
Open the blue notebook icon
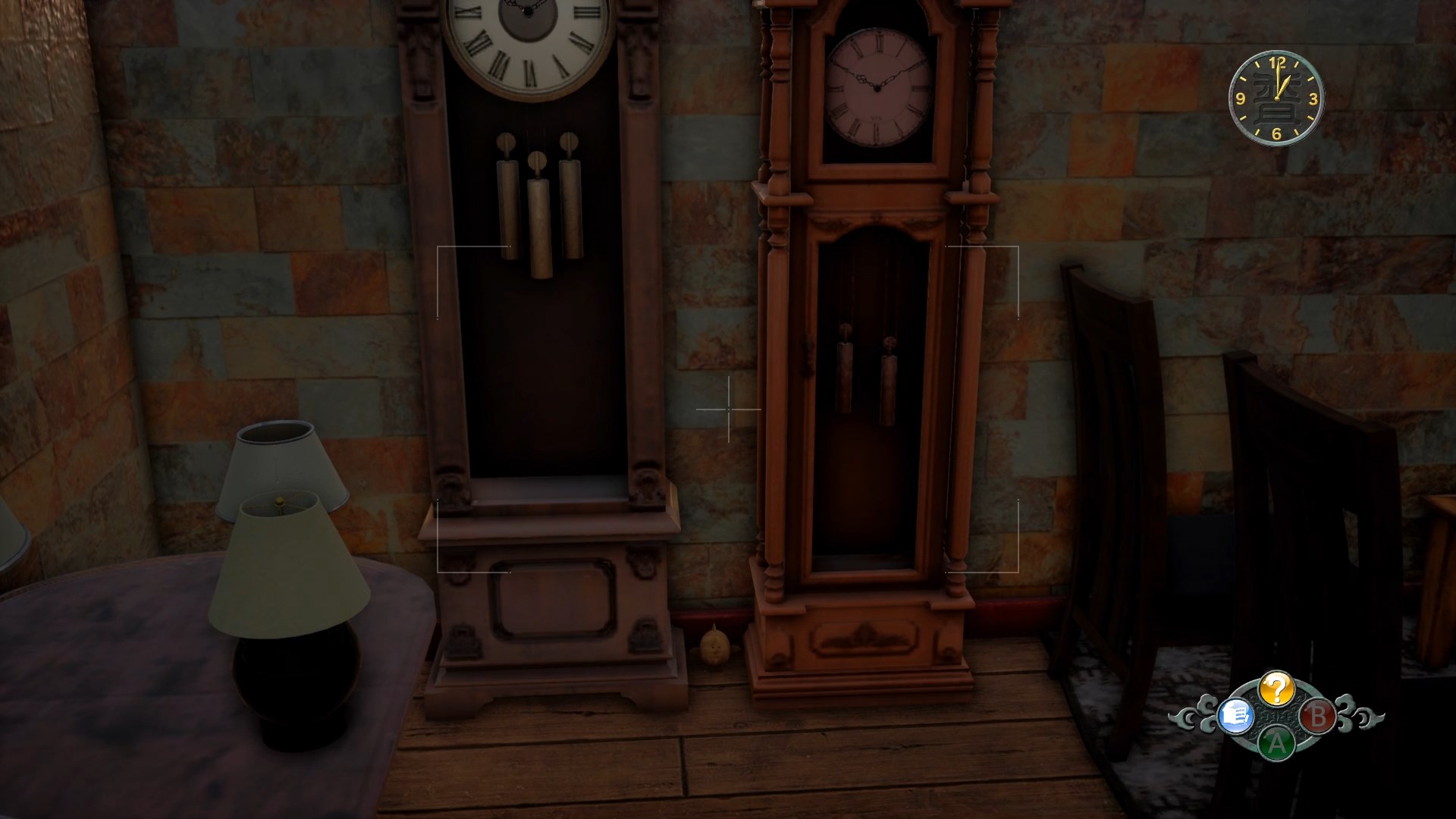click(1234, 716)
